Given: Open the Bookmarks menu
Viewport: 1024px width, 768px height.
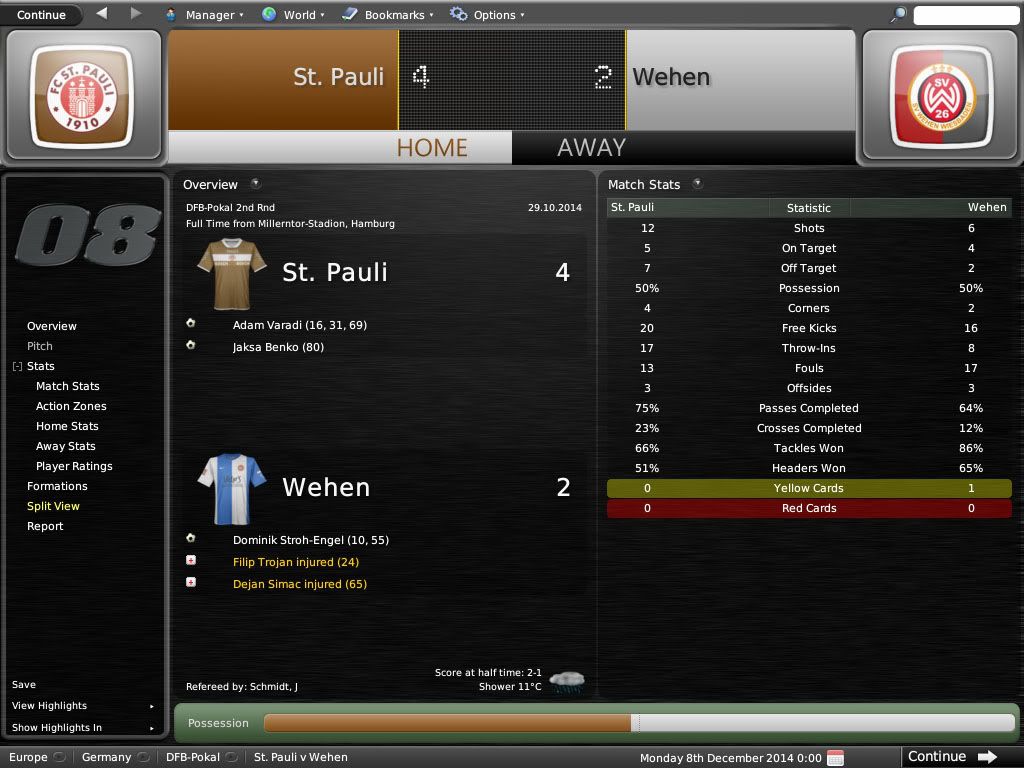Looking at the screenshot, I should [388, 15].
